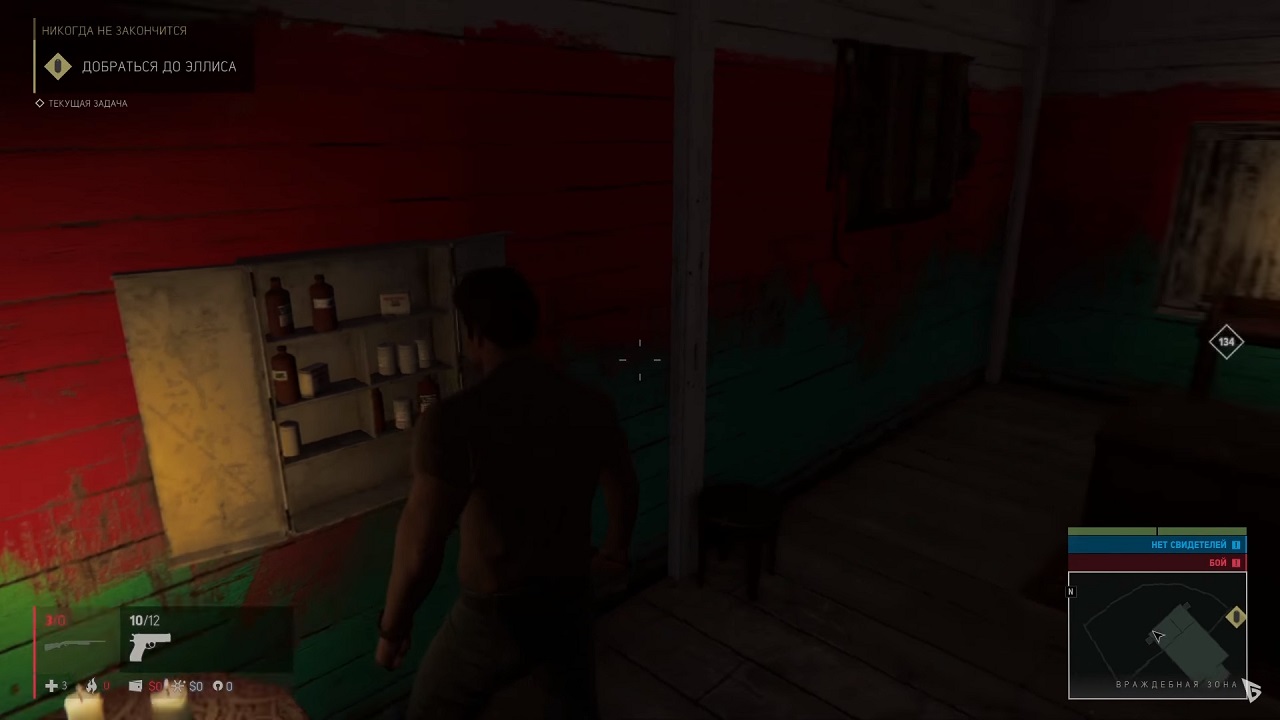Click the health kit cross icon
The image size is (1280, 720).
tap(50, 686)
